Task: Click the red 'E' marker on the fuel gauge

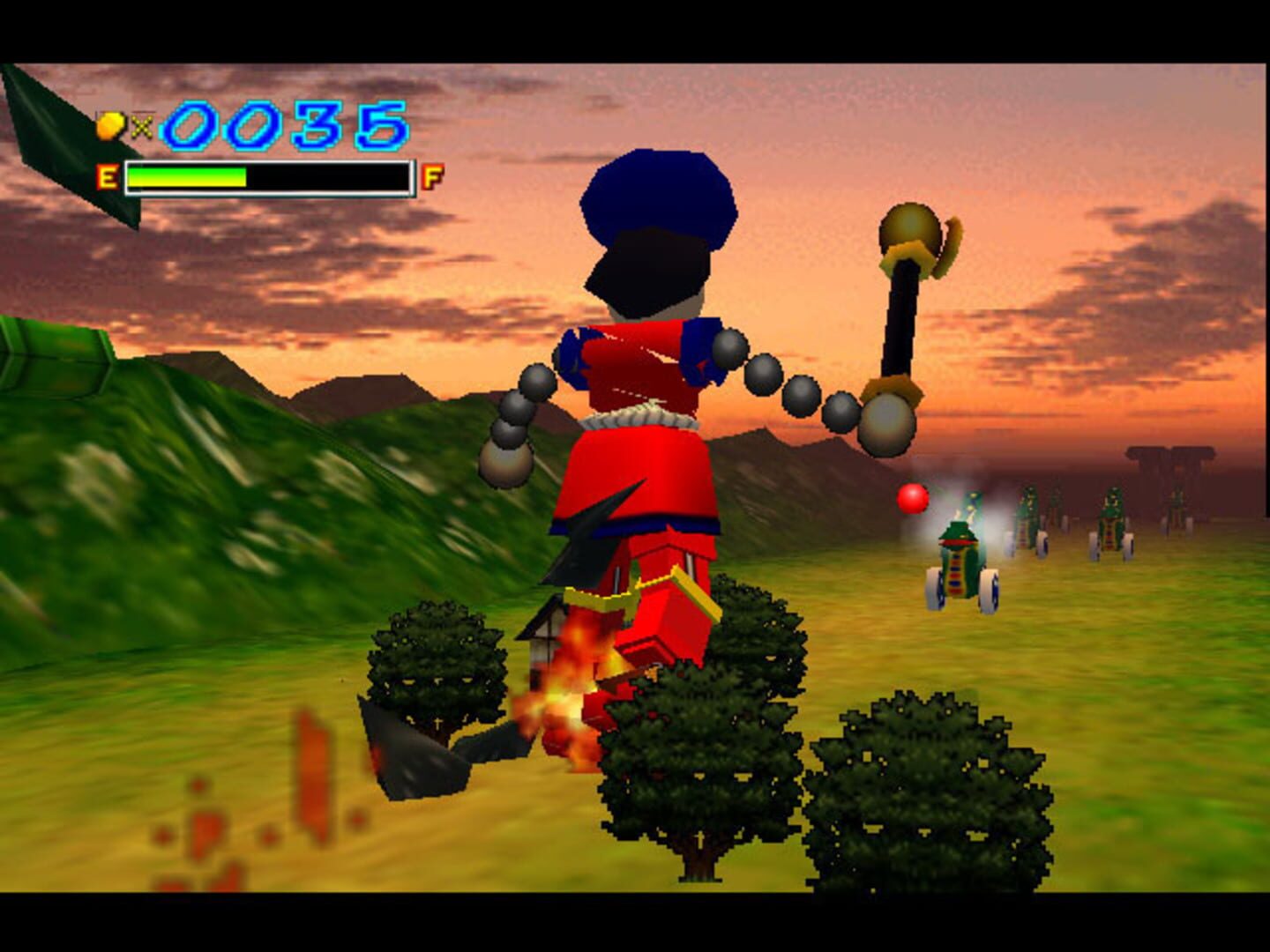Action: pos(108,176)
